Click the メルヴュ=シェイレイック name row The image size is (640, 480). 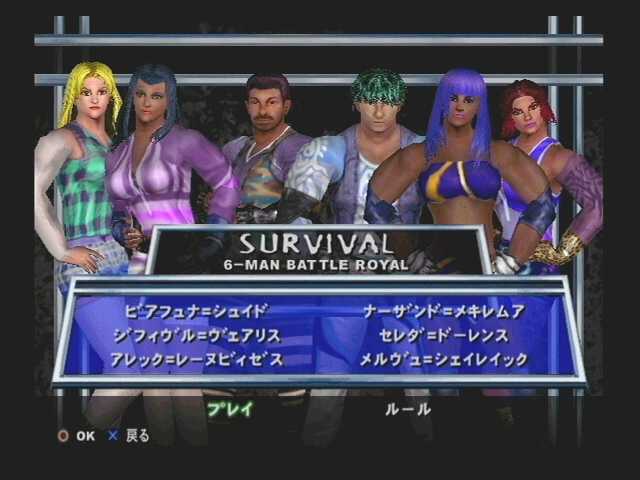444,359
